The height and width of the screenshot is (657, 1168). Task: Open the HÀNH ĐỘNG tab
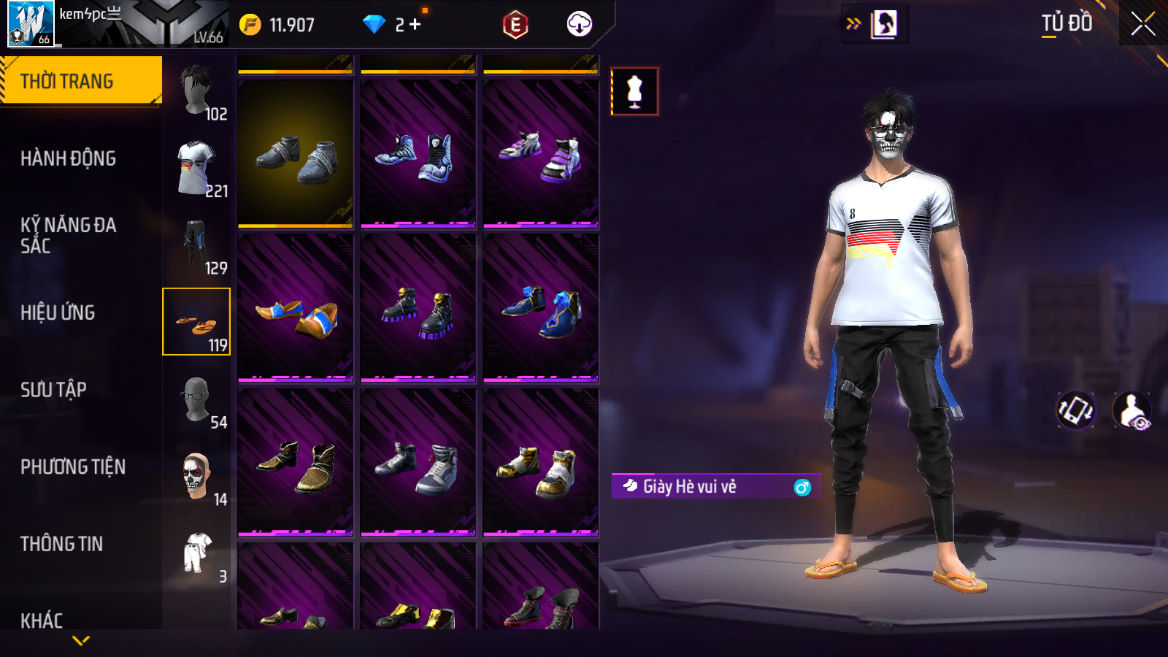tap(68, 158)
